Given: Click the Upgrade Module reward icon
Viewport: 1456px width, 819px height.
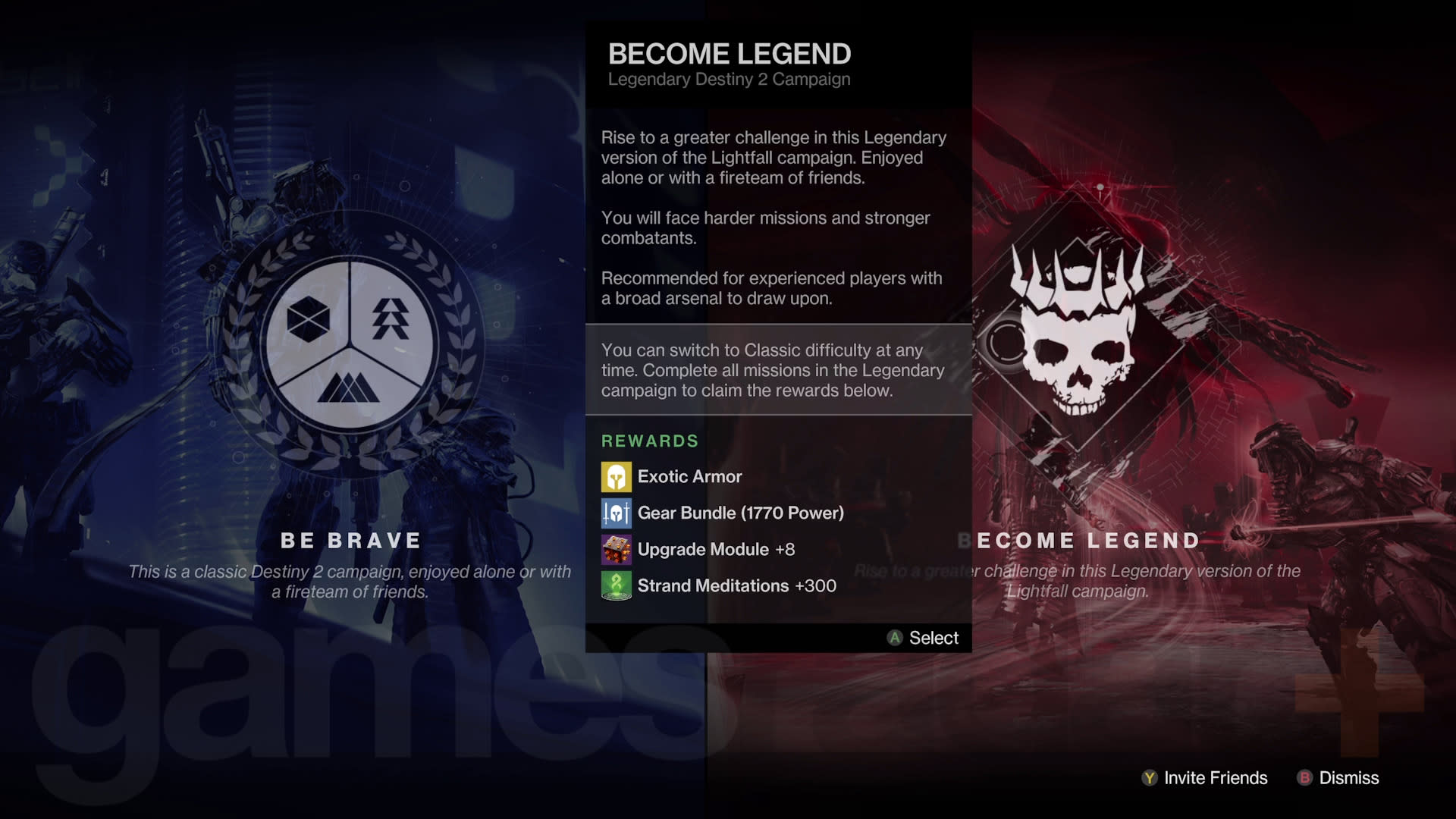Looking at the screenshot, I should (x=617, y=549).
